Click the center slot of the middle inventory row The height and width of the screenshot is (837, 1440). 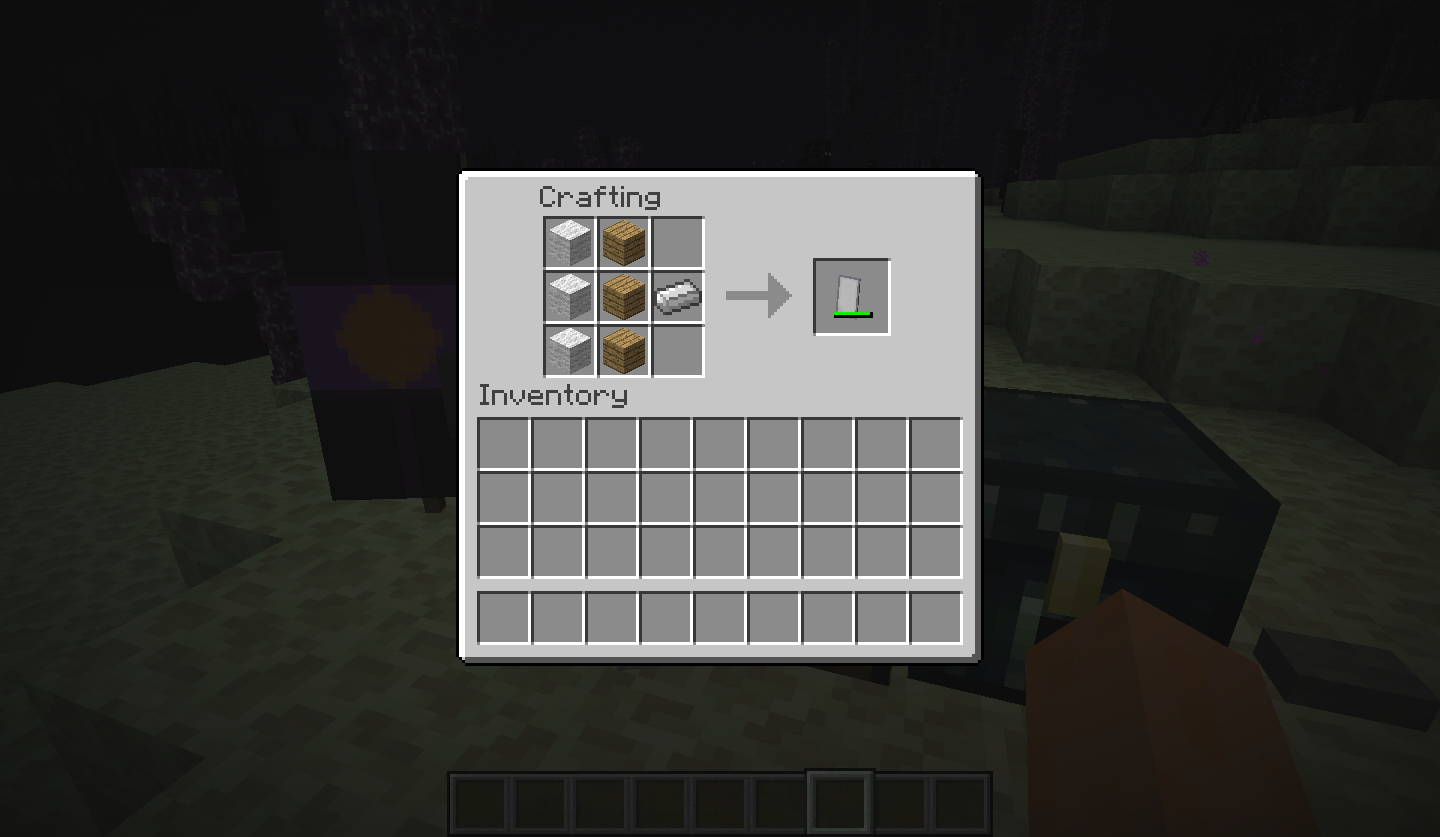[719, 496]
